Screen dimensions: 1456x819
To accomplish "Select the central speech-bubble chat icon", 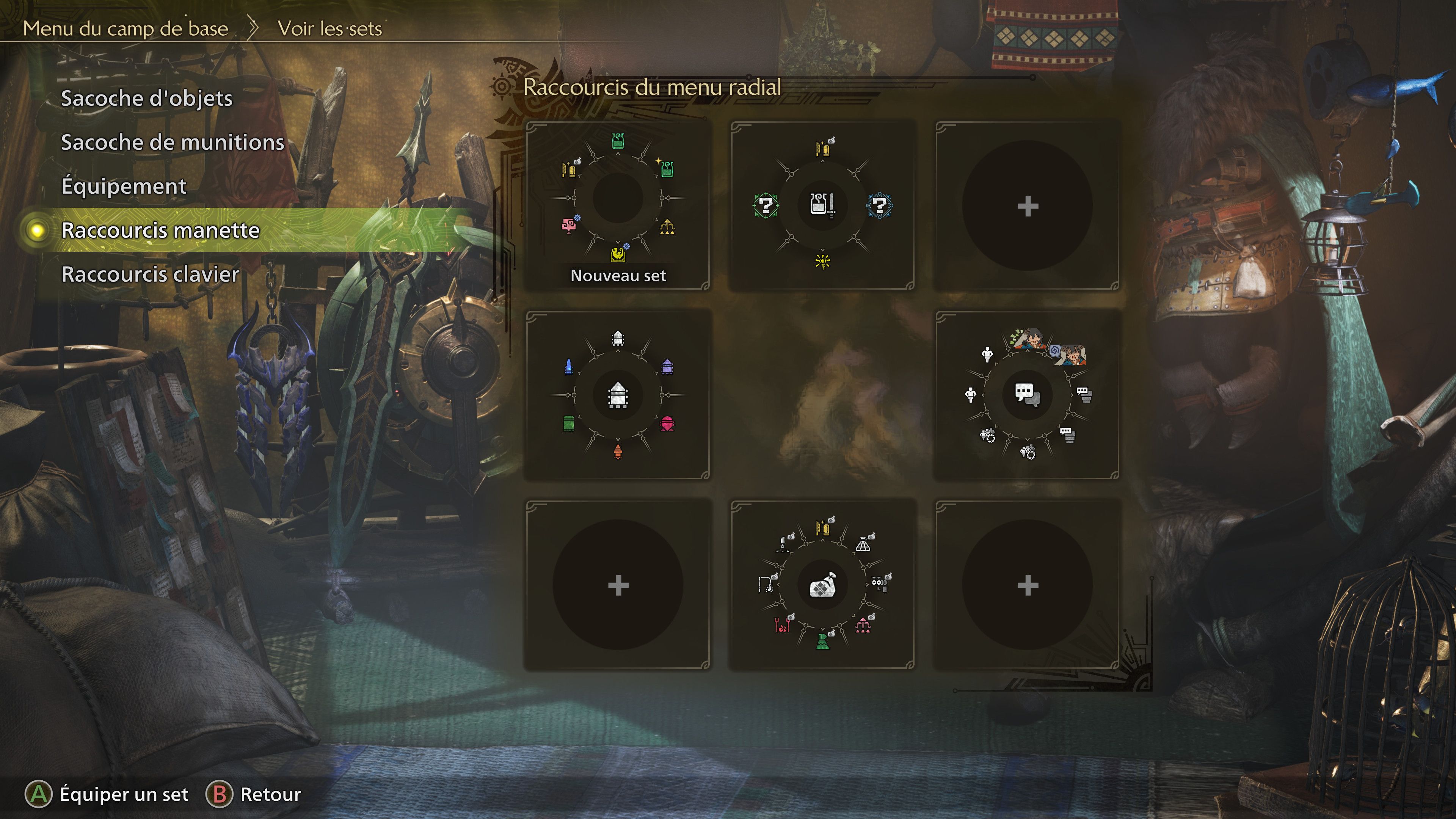I will [x=1027, y=395].
